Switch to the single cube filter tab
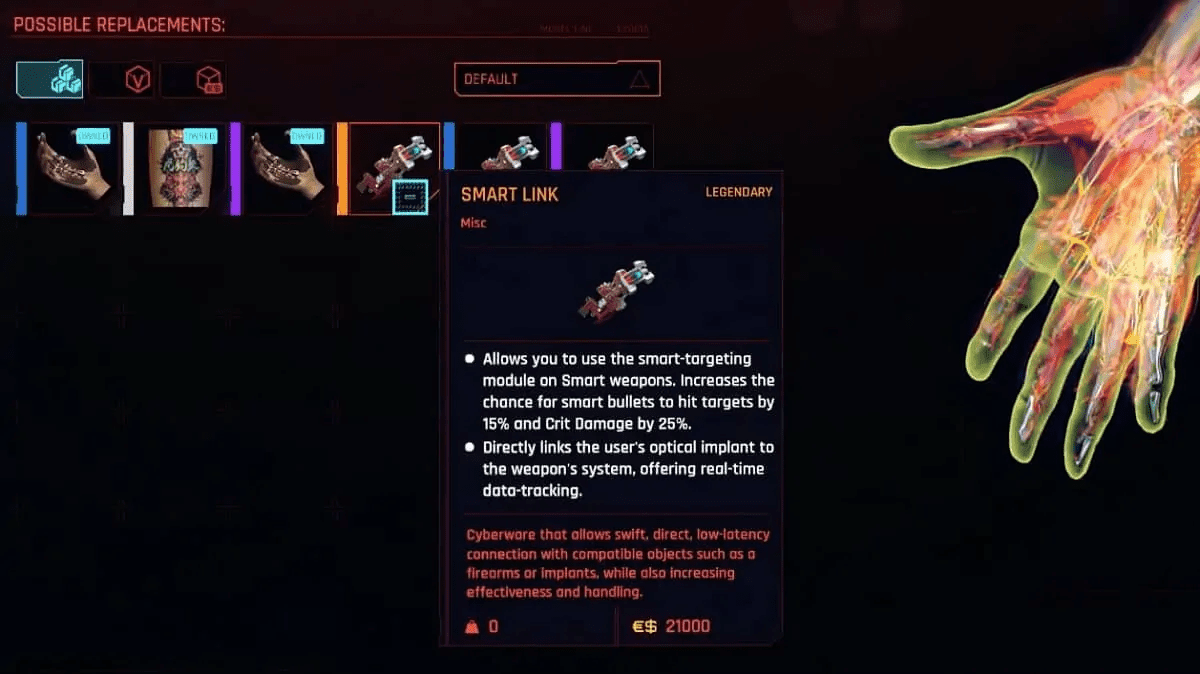 tap(194, 80)
